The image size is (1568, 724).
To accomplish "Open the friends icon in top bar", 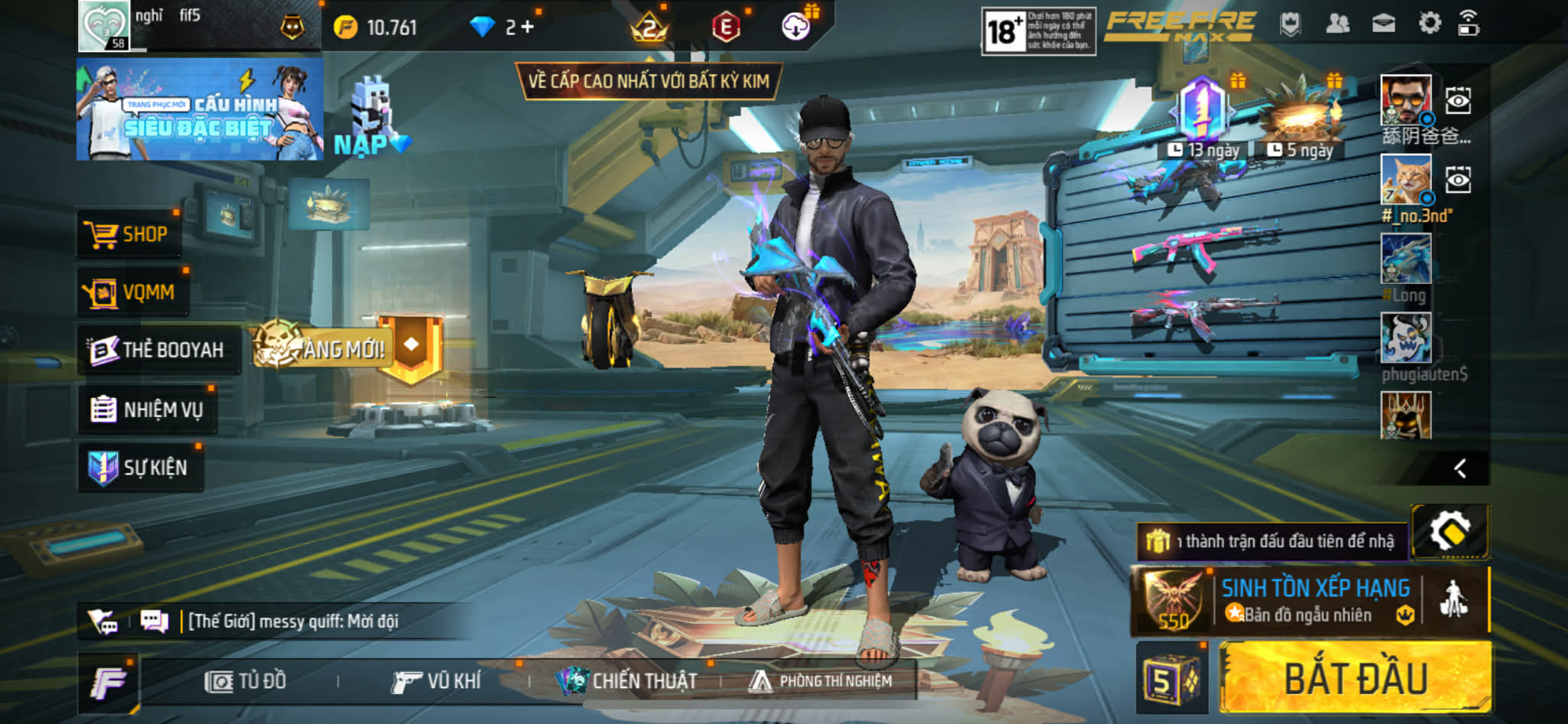I will (x=1337, y=24).
